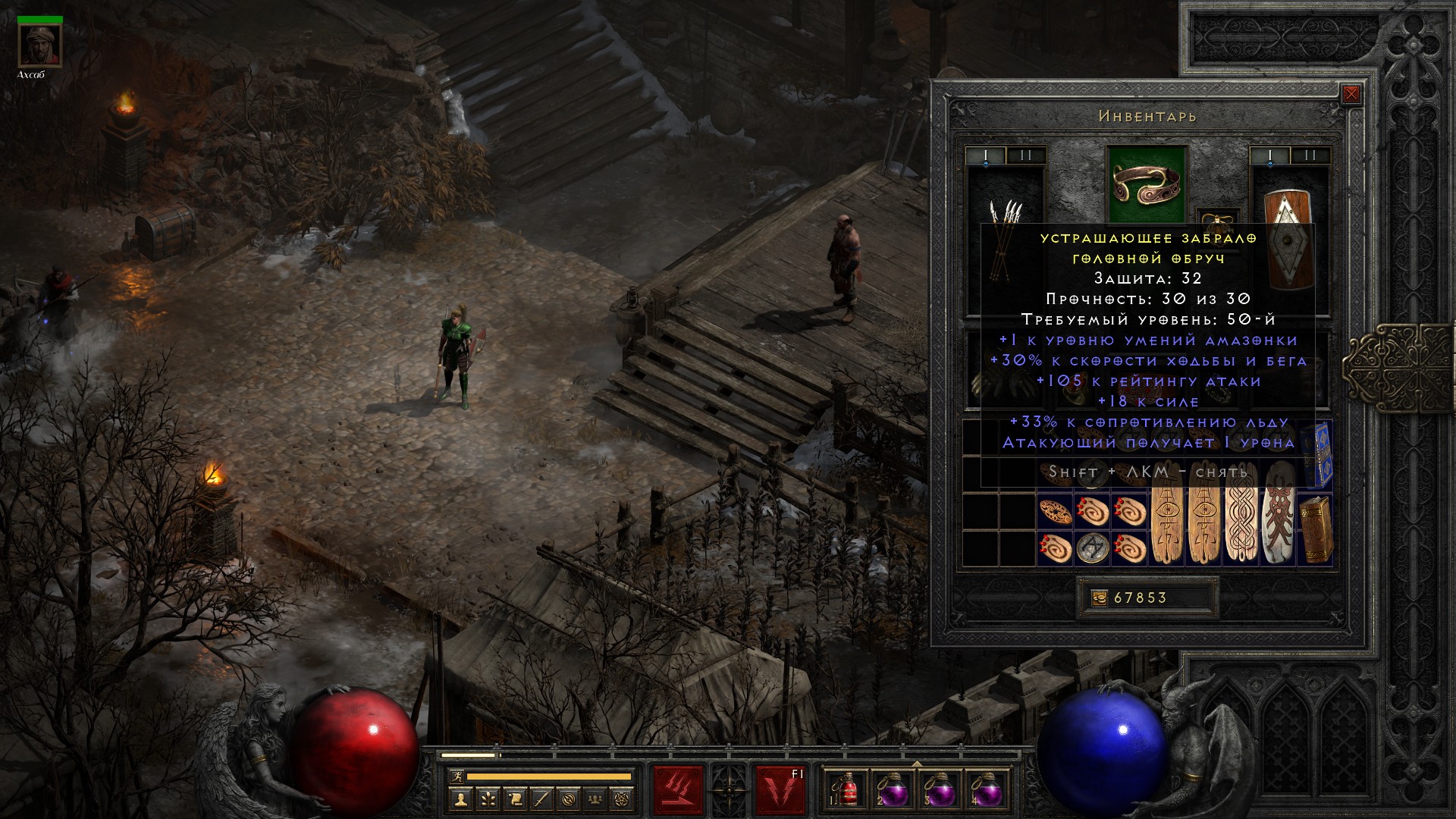Open the character sheet from the mini panel
This screenshot has height=819, width=1456.
460,799
